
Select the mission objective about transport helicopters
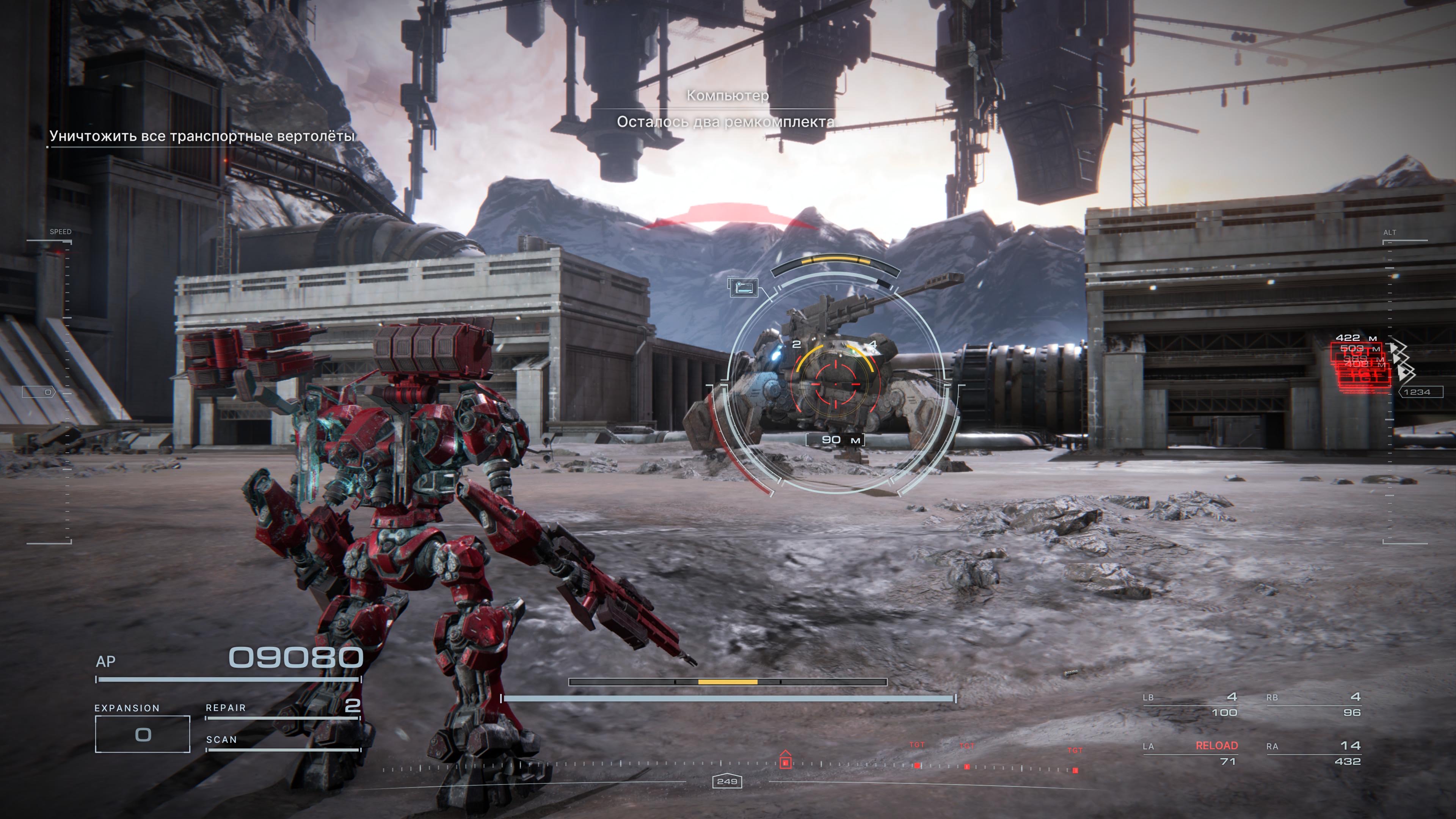pos(202,136)
